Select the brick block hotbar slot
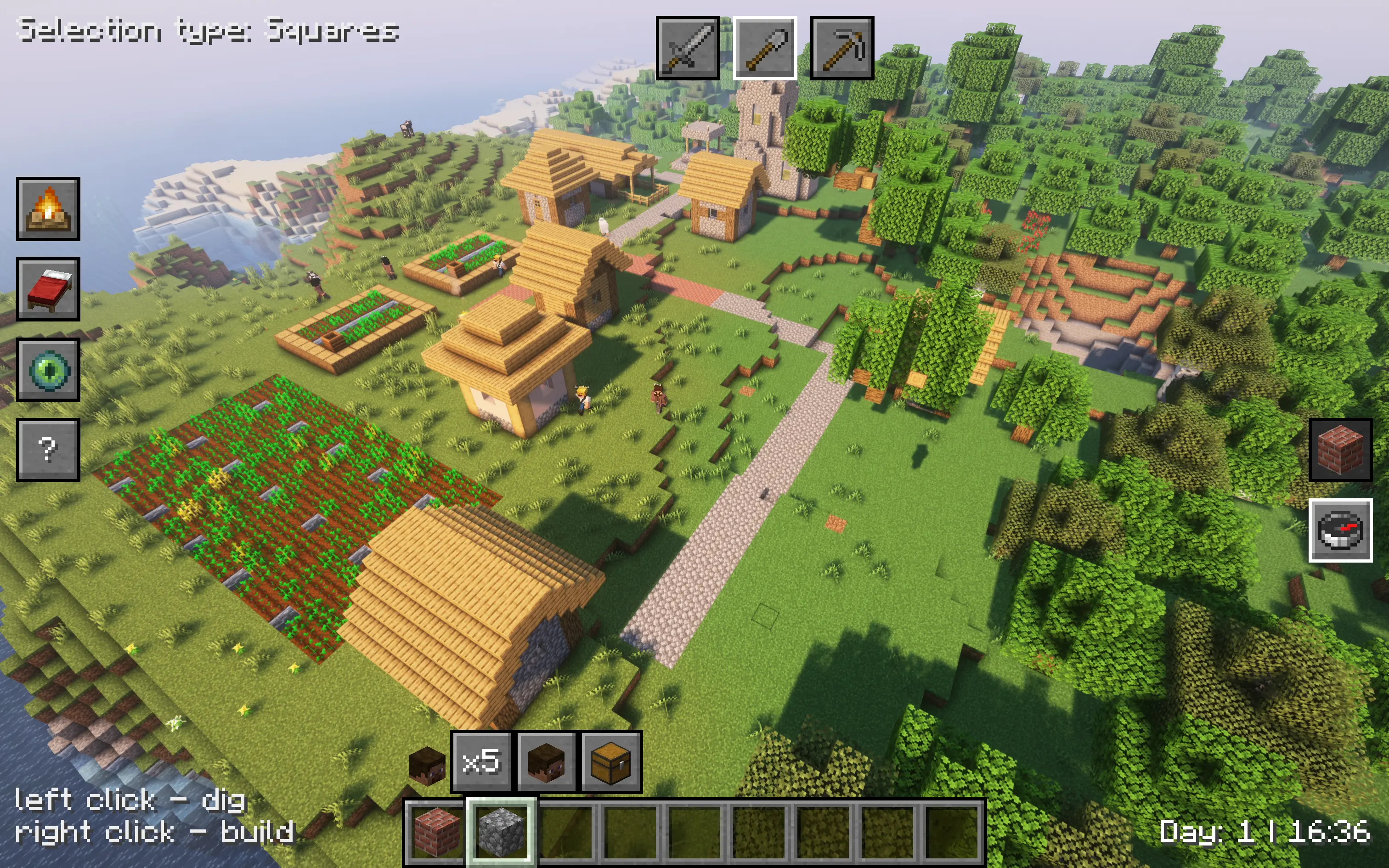Viewport: 1389px width, 868px height. coord(437,831)
